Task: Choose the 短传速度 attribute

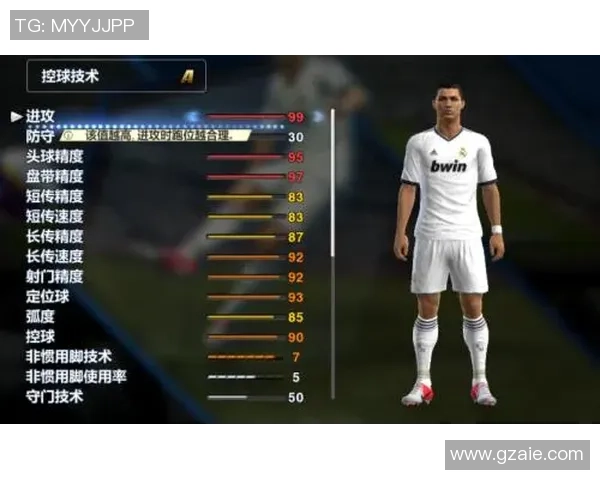Action: coord(55,217)
